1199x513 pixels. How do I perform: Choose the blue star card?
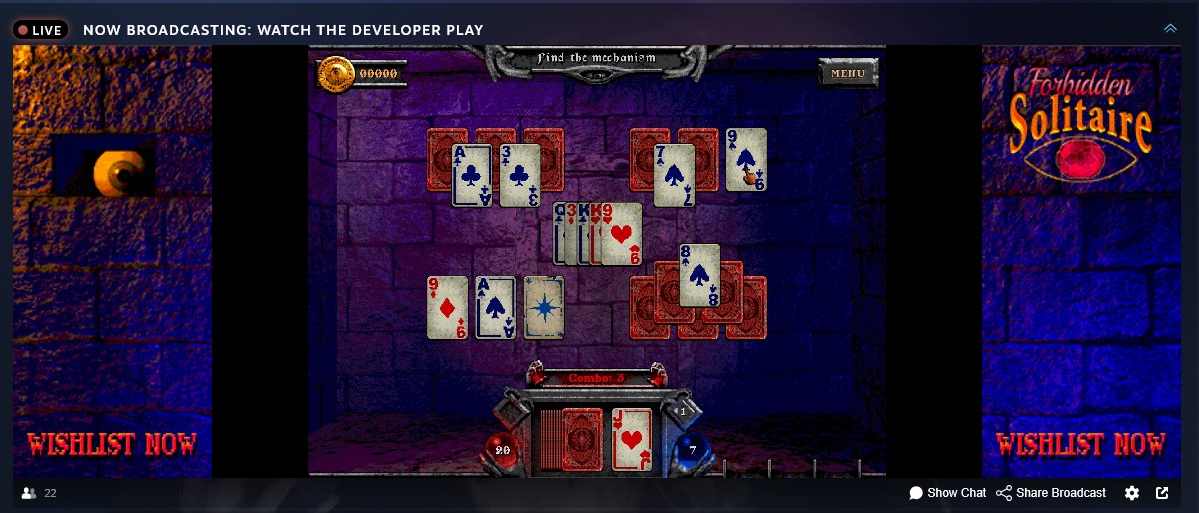coord(544,307)
